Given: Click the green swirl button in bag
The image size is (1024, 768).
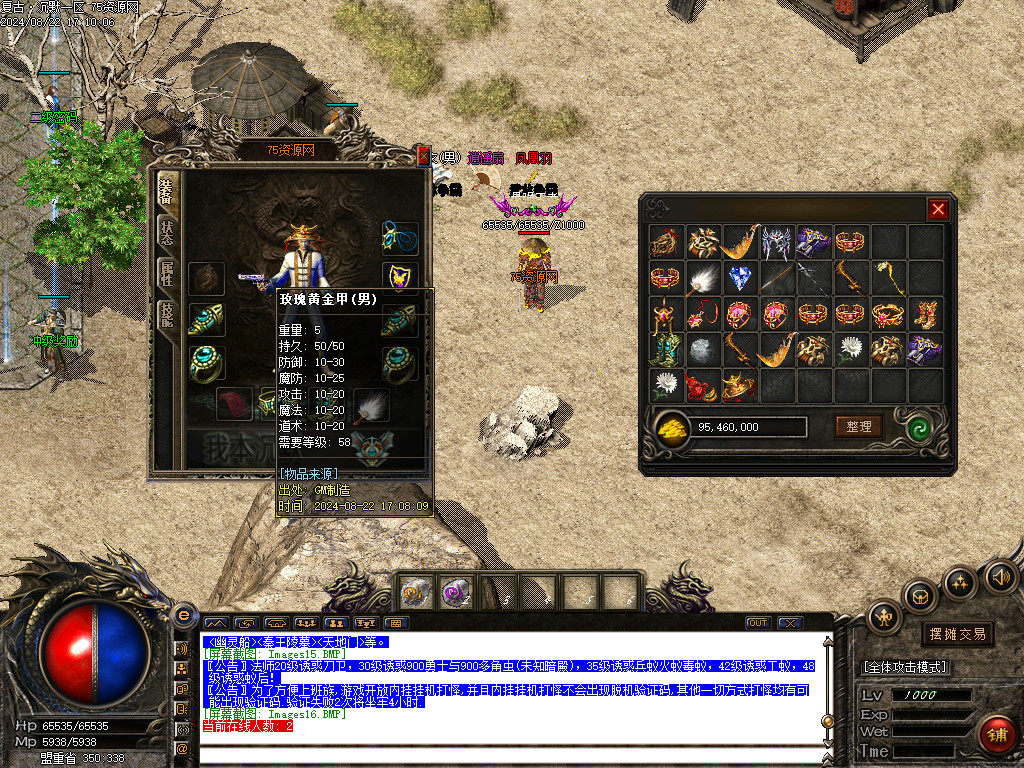Looking at the screenshot, I should 920,427.
